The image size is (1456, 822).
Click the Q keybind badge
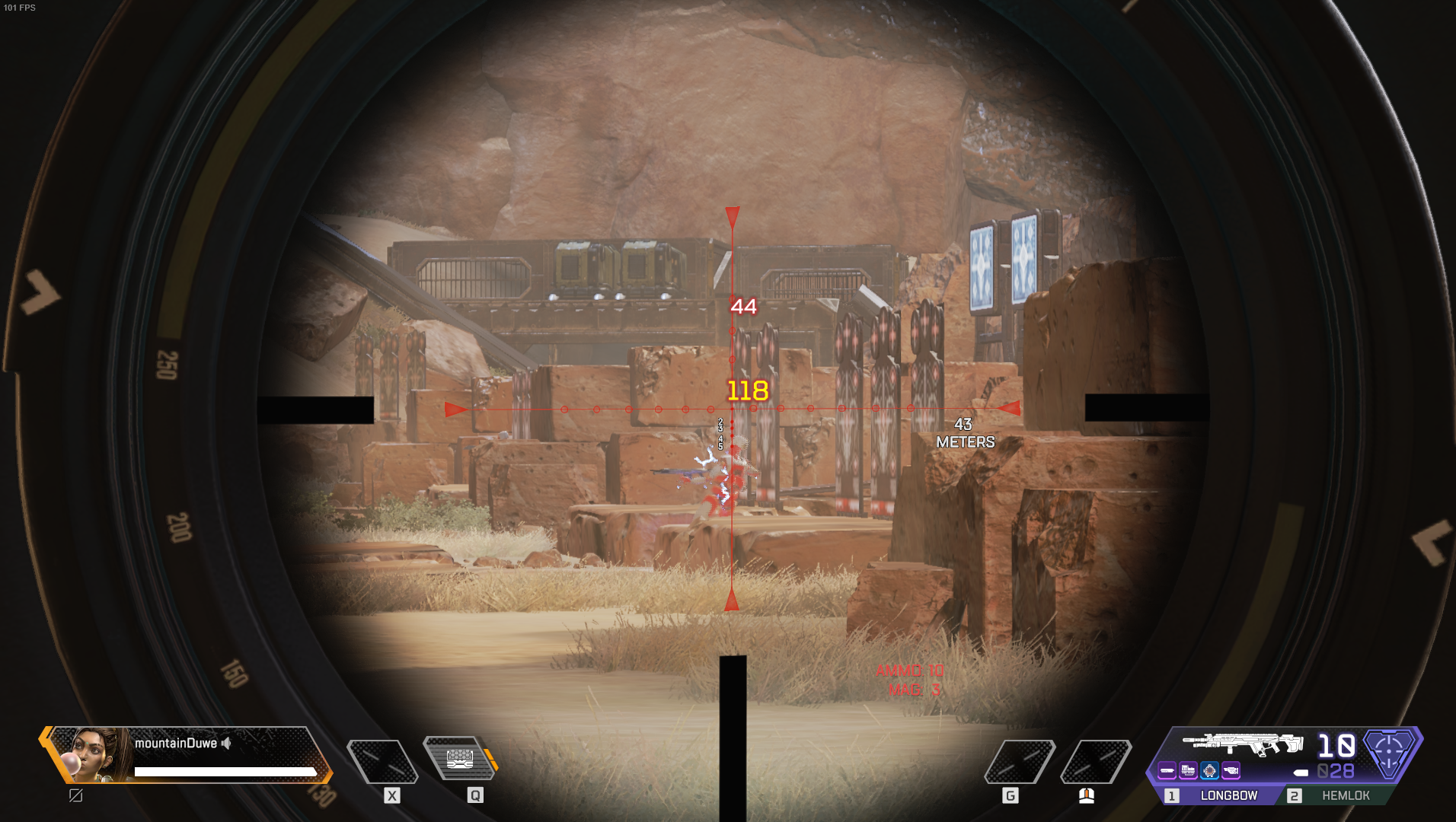[476, 796]
